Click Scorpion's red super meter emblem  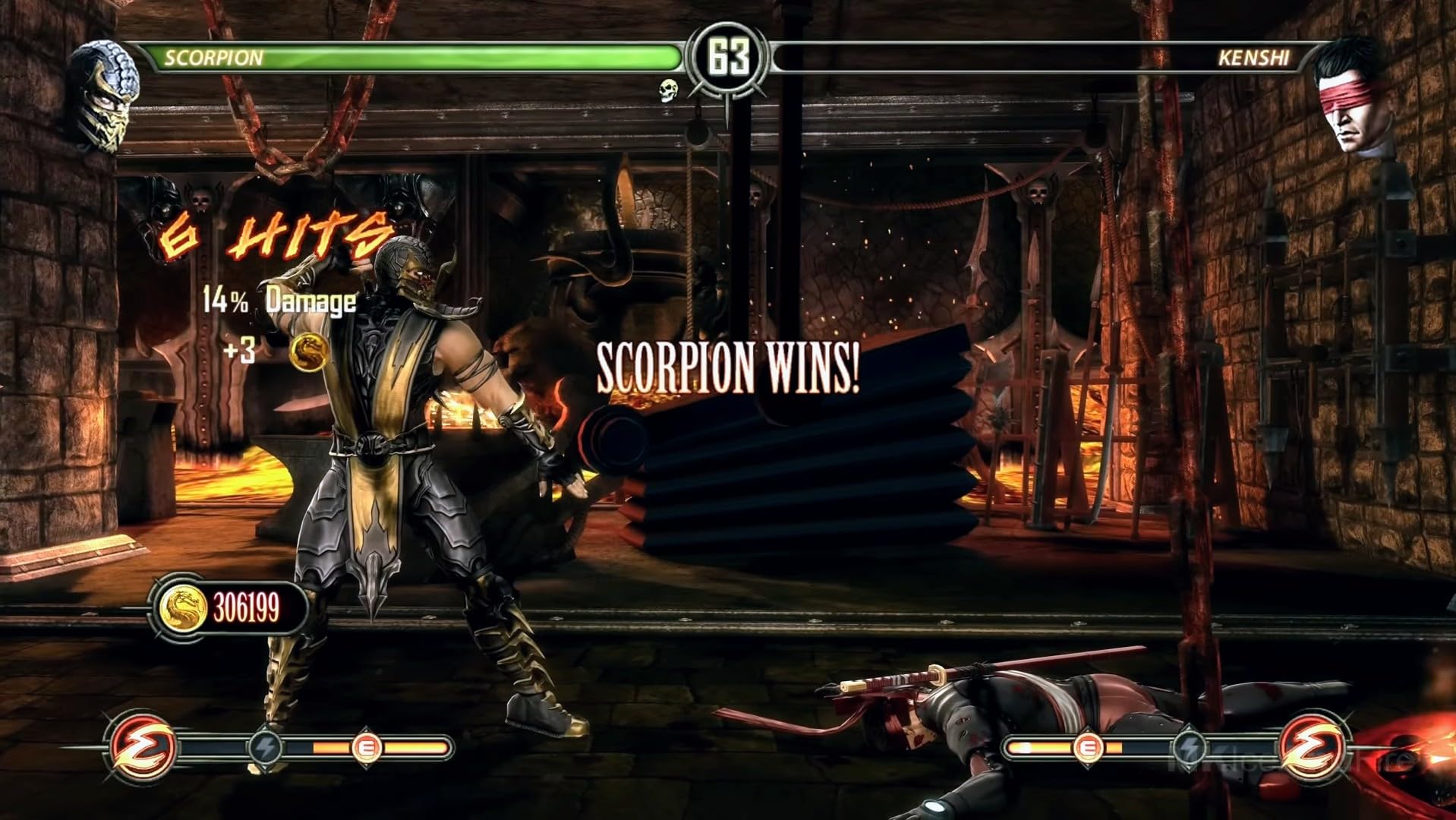click(142, 747)
